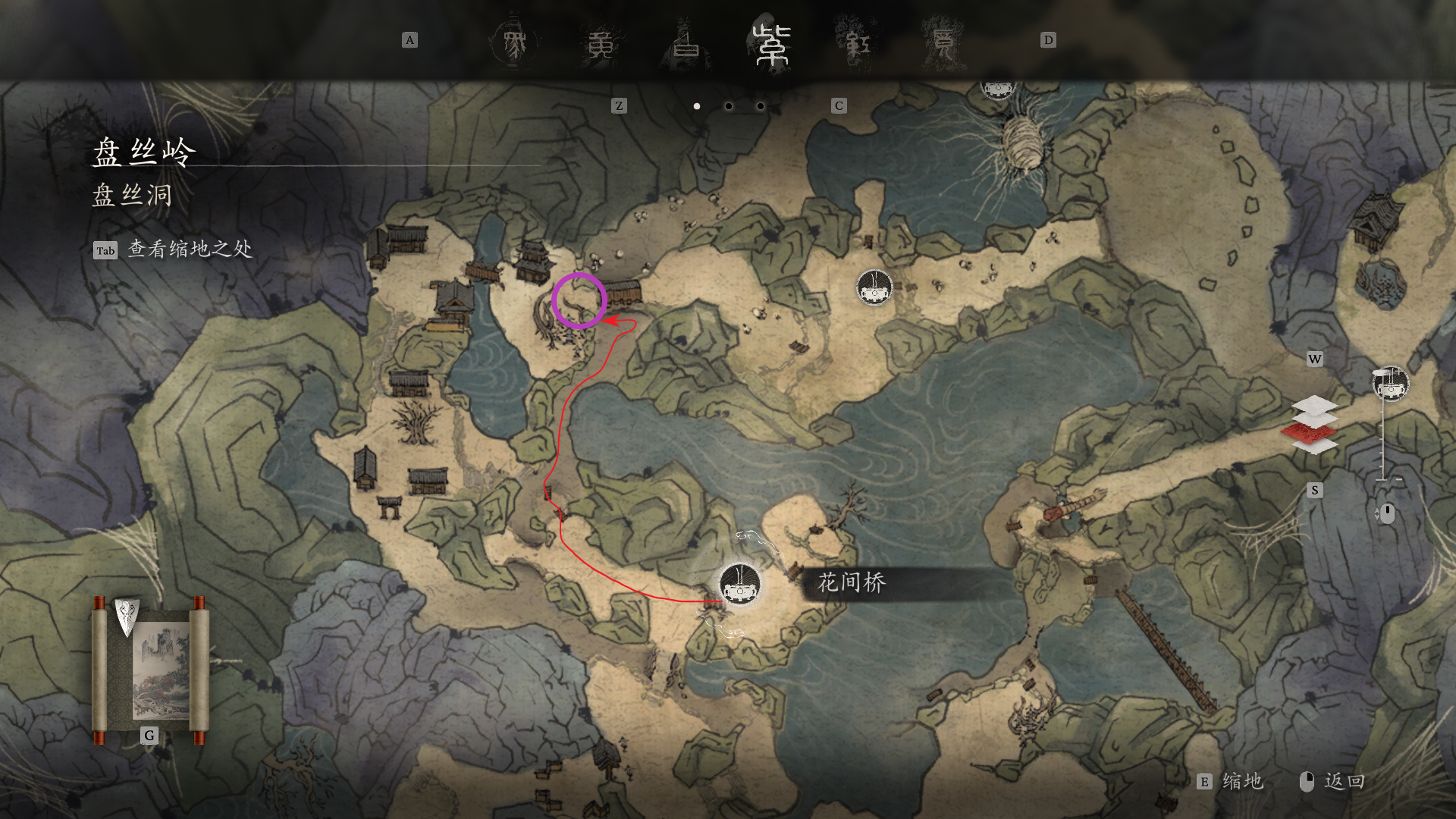The image size is (1456, 819).
Task: Choose the shrine marker north of the lake
Action: (874, 287)
